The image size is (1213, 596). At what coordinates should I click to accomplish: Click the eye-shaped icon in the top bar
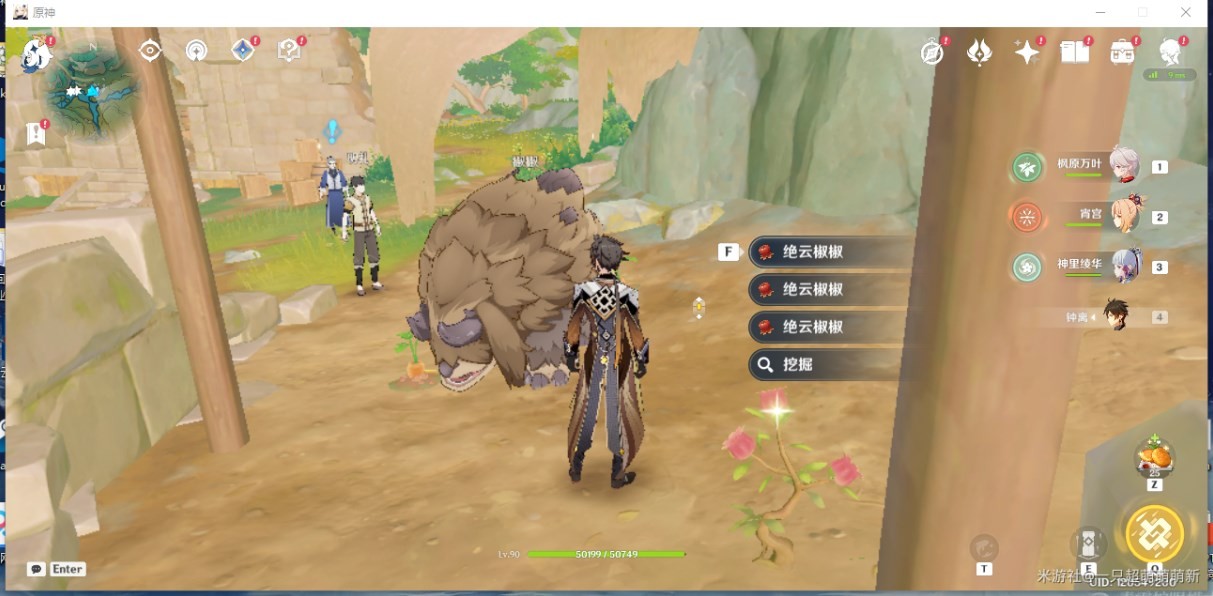click(x=150, y=50)
